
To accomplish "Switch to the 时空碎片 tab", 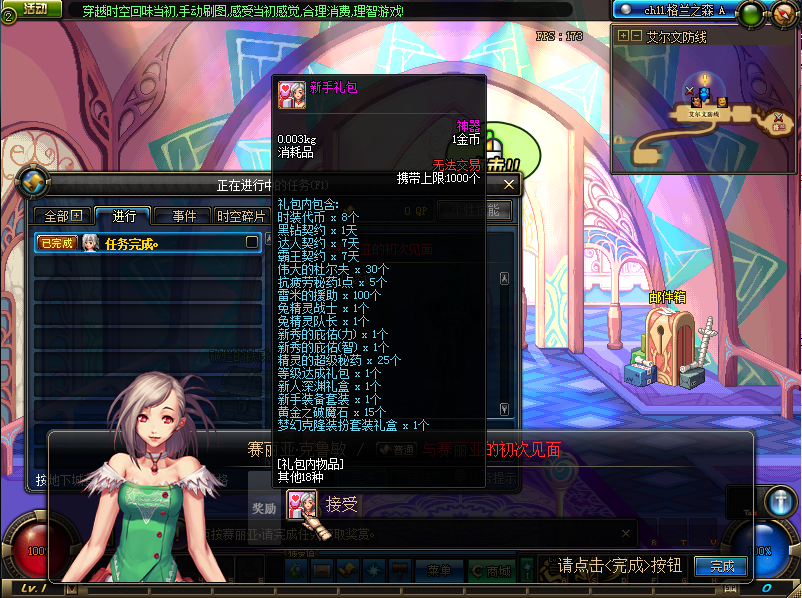I will click(x=241, y=216).
